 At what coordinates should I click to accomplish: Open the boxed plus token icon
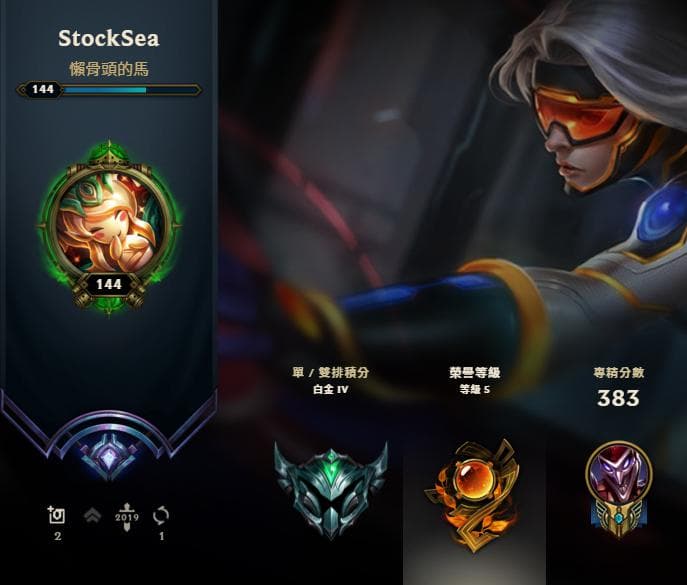[57, 515]
